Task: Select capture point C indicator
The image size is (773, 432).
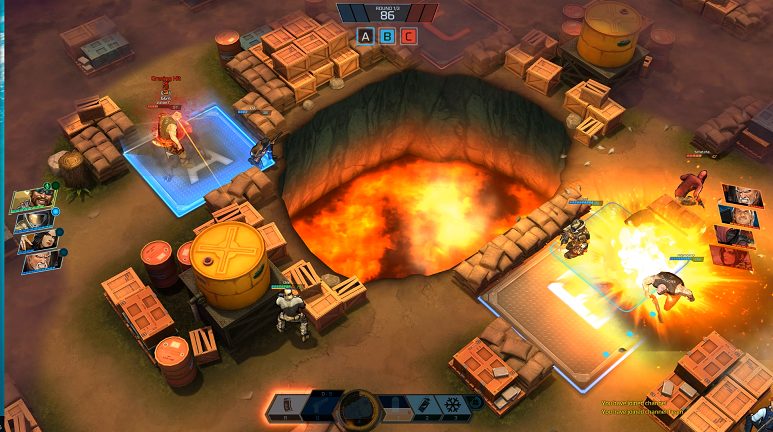Action: point(409,36)
